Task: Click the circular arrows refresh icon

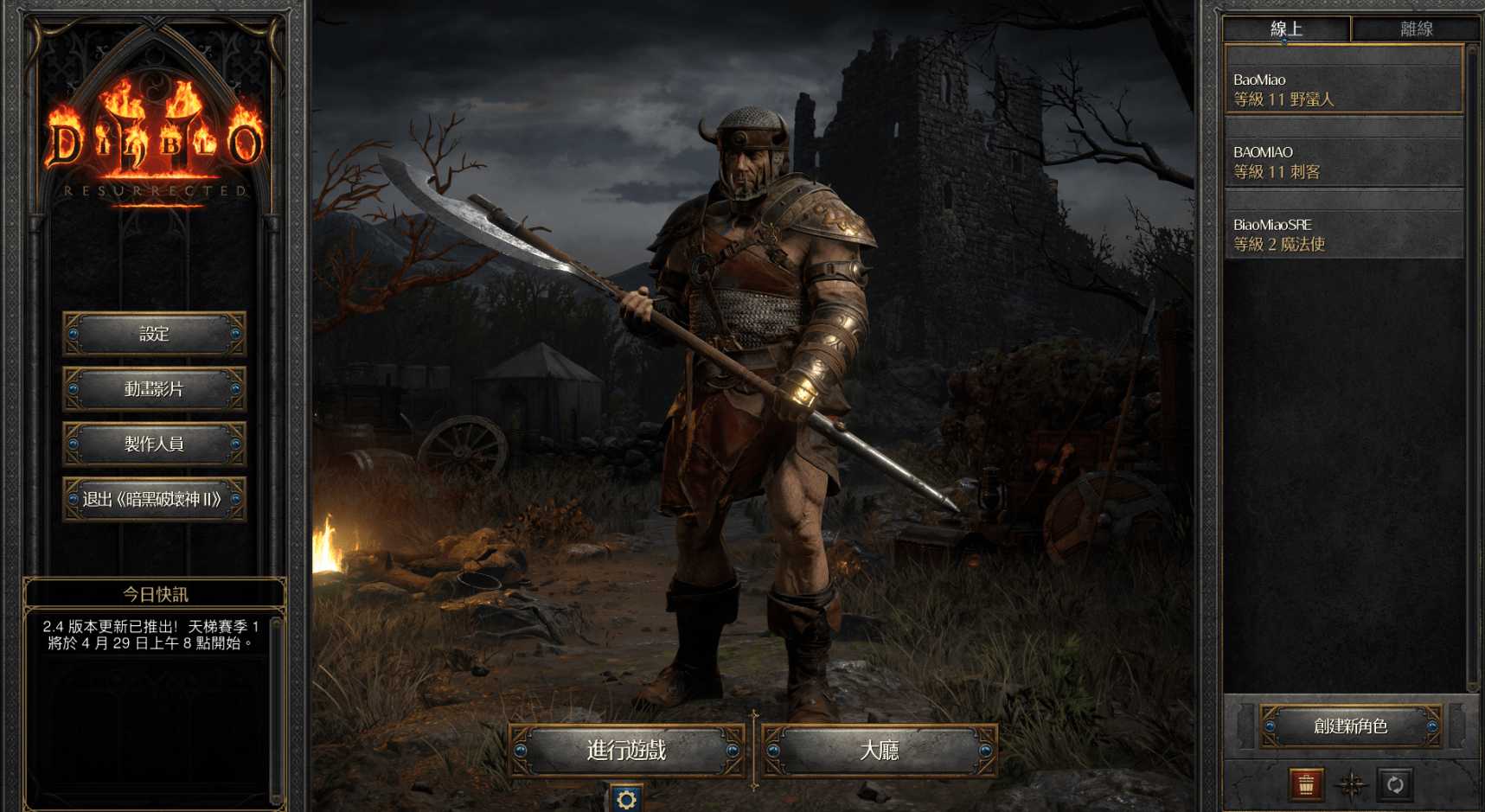Action: tap(1395, 784)
